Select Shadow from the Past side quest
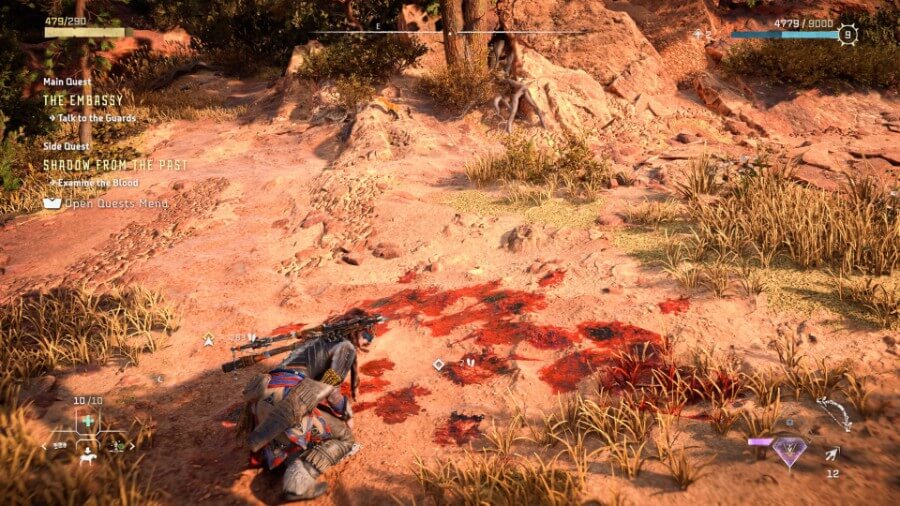 coord(115,165)
